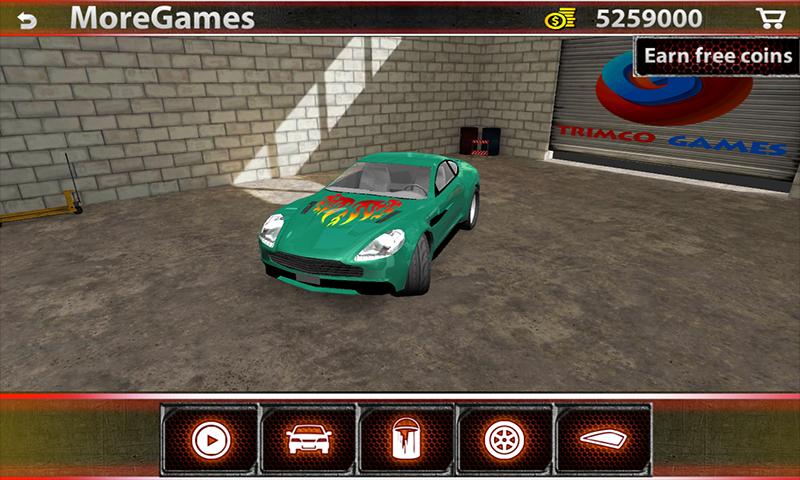Open the car selection menu

[x=308, y=439]
